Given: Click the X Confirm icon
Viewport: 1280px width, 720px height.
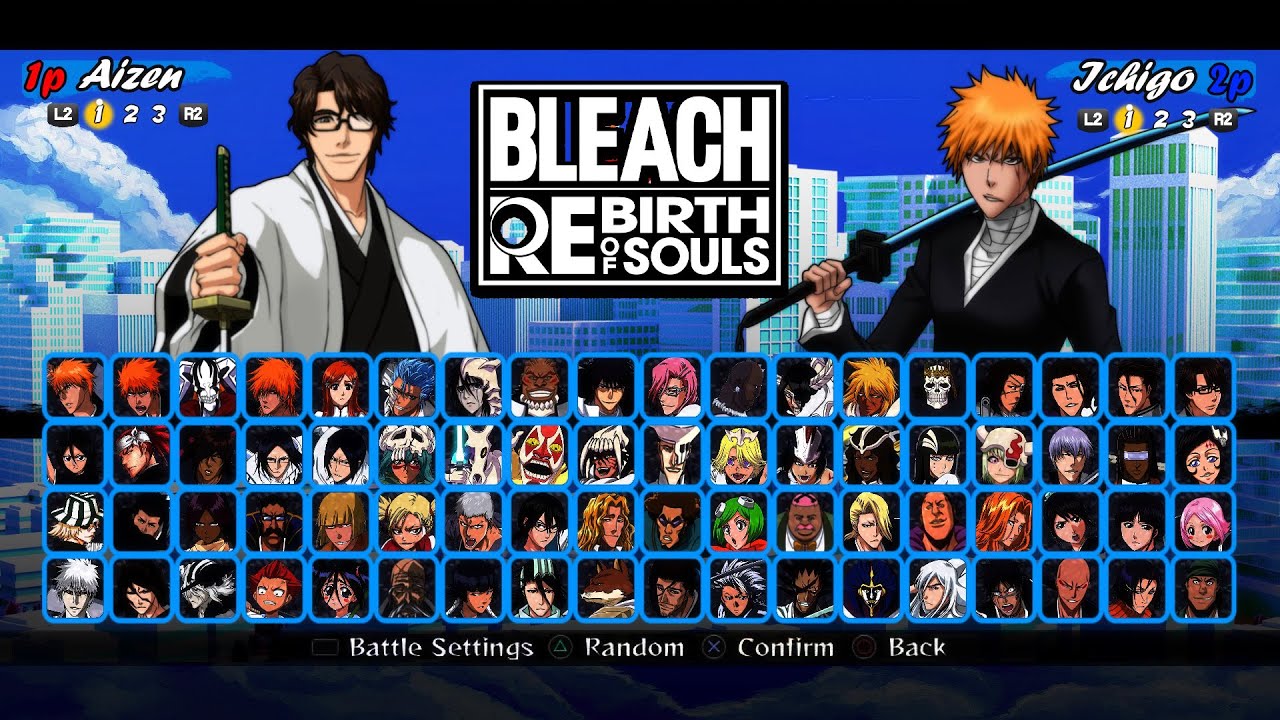Looking at the screenshot, I should coord(716,648).
